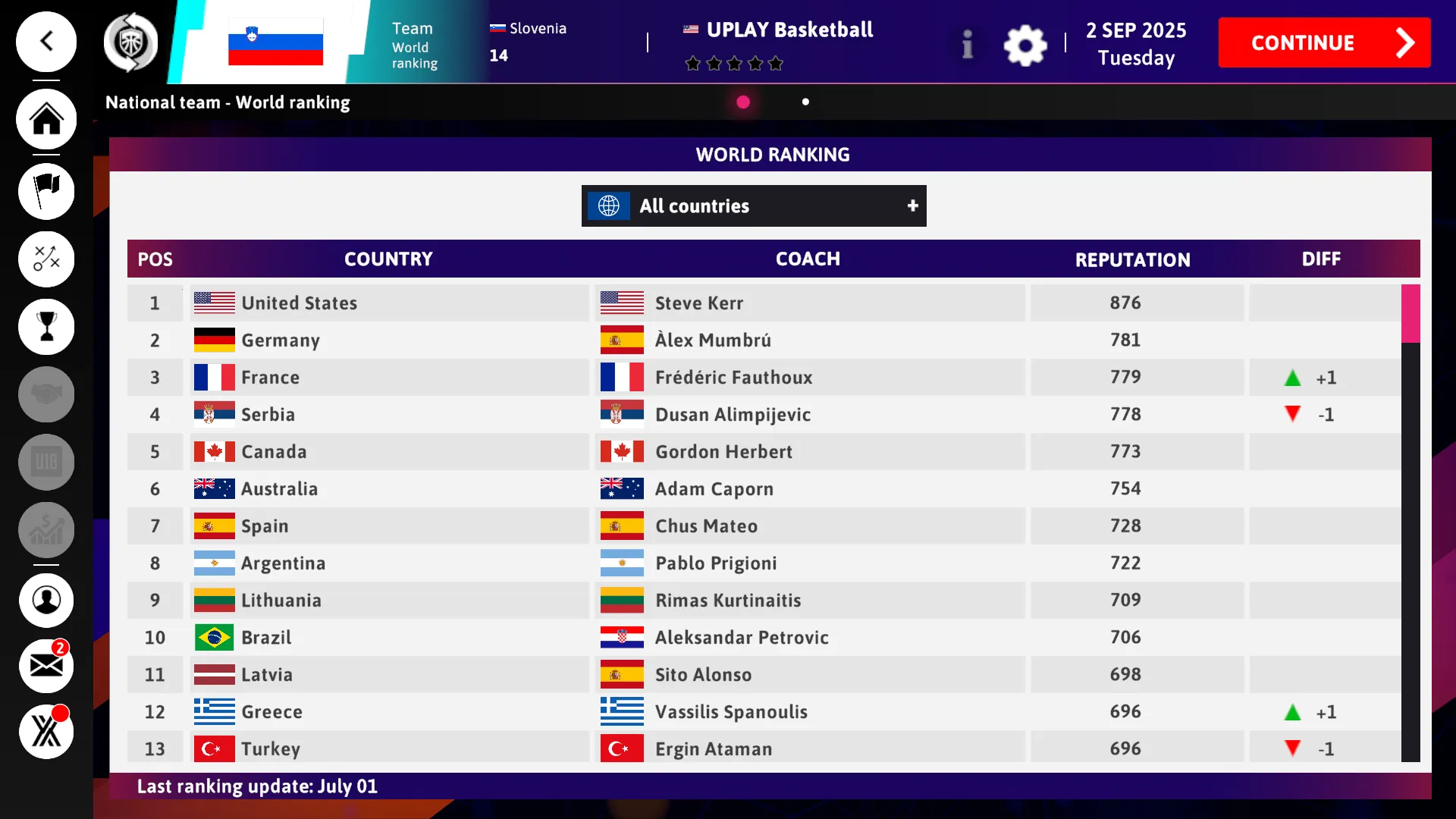Image resolution: width=1456 pixels, height=819 pixels.
Task: Open the manager profile icon
Action: pos(45,600)
